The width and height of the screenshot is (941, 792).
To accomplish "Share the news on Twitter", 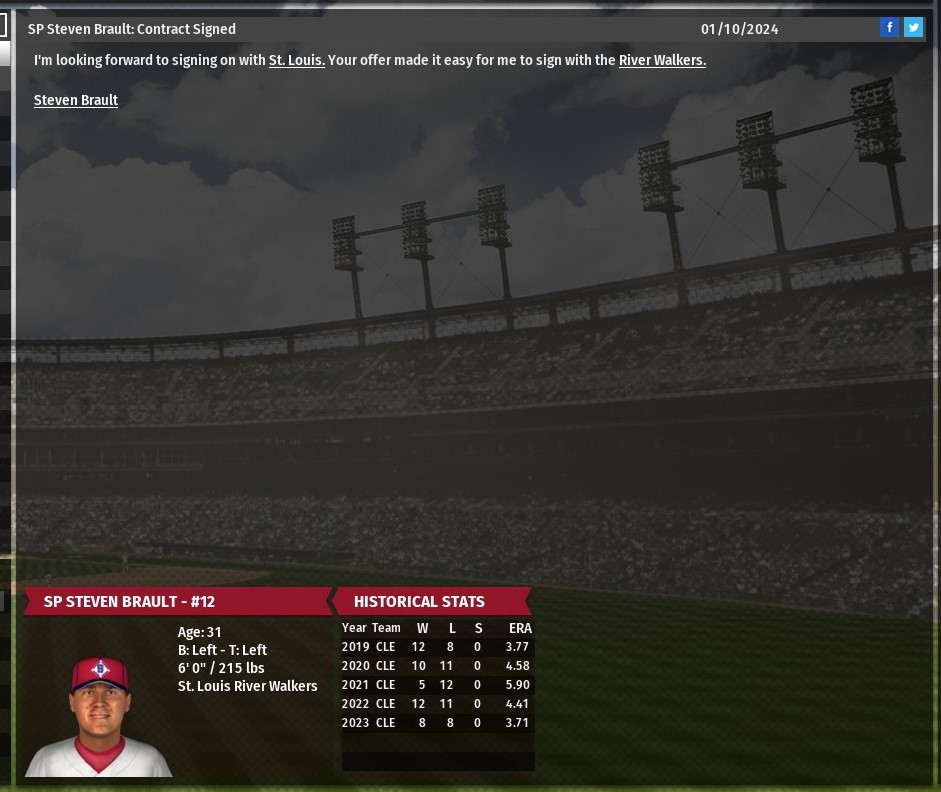I will click(913, 28).
